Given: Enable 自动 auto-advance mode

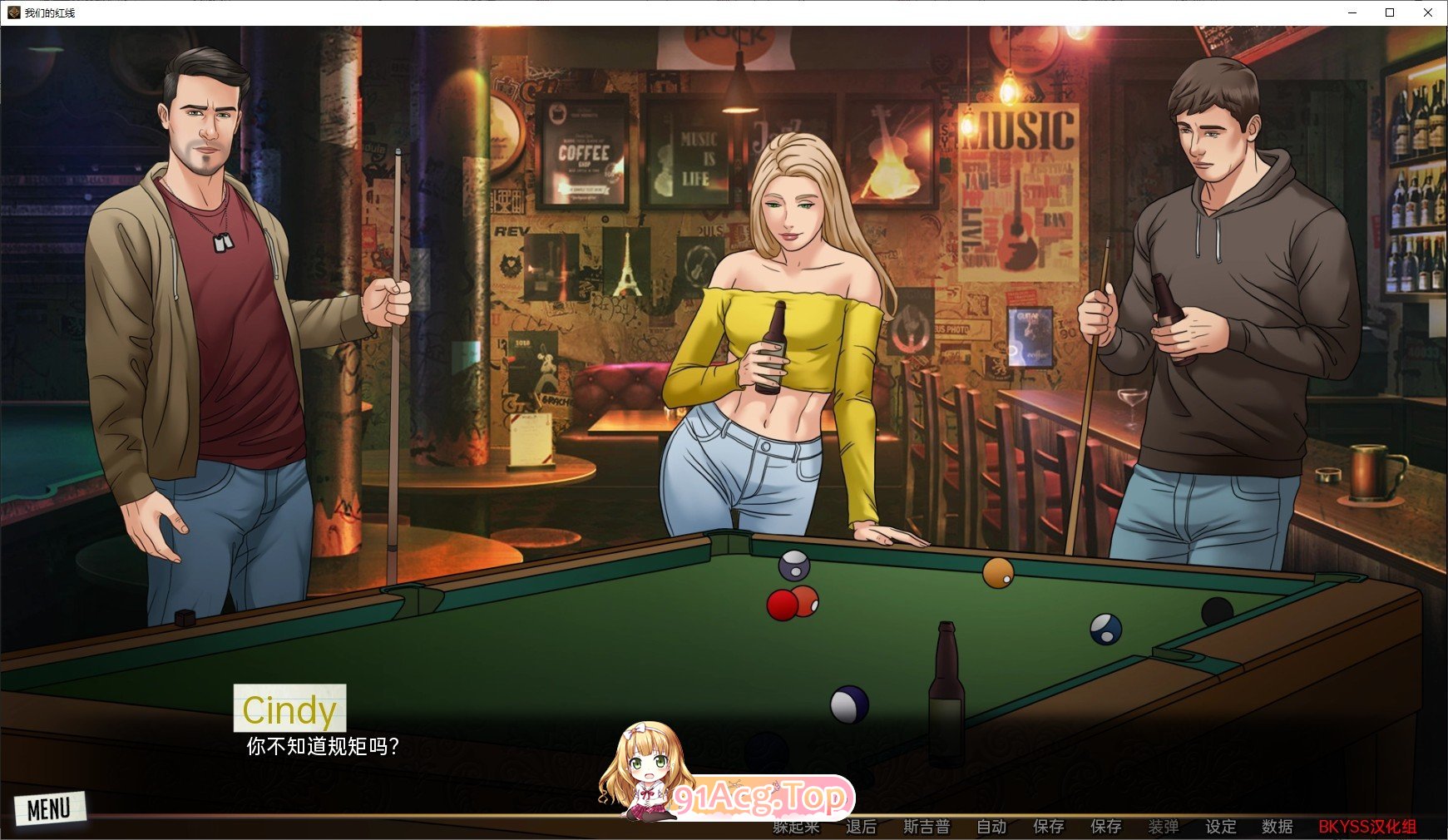Looking at the screenshot, I should point(990,826).
